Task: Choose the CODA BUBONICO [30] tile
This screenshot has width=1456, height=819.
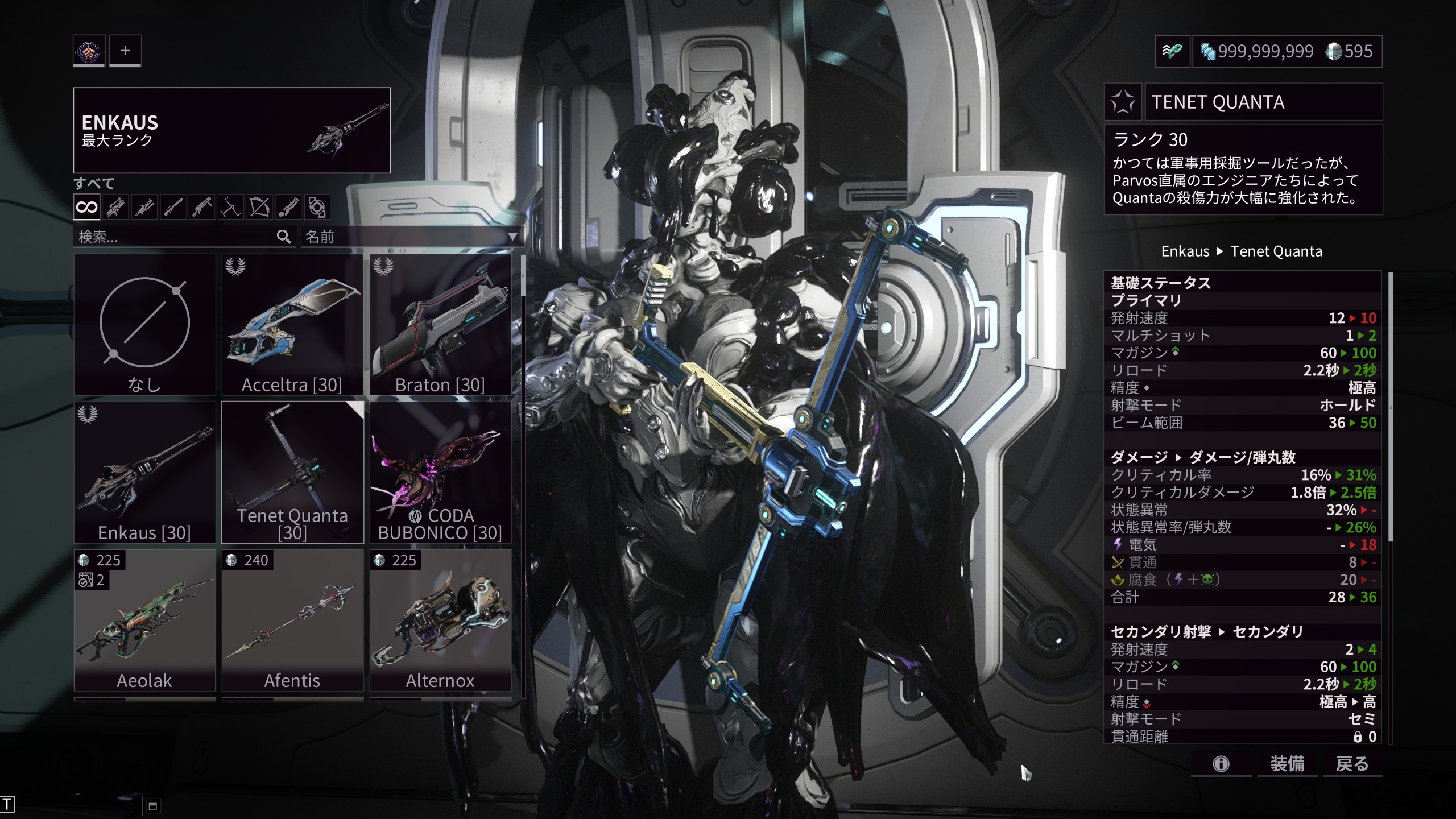Action: click(x=440, y=473)
